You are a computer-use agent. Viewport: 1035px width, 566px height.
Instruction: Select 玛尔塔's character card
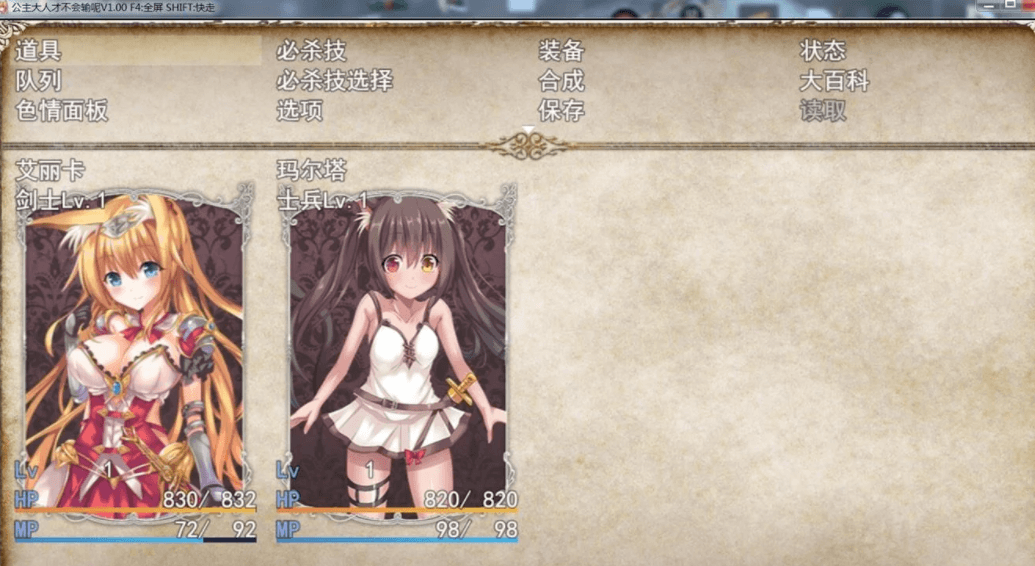(x=397, y=350)
